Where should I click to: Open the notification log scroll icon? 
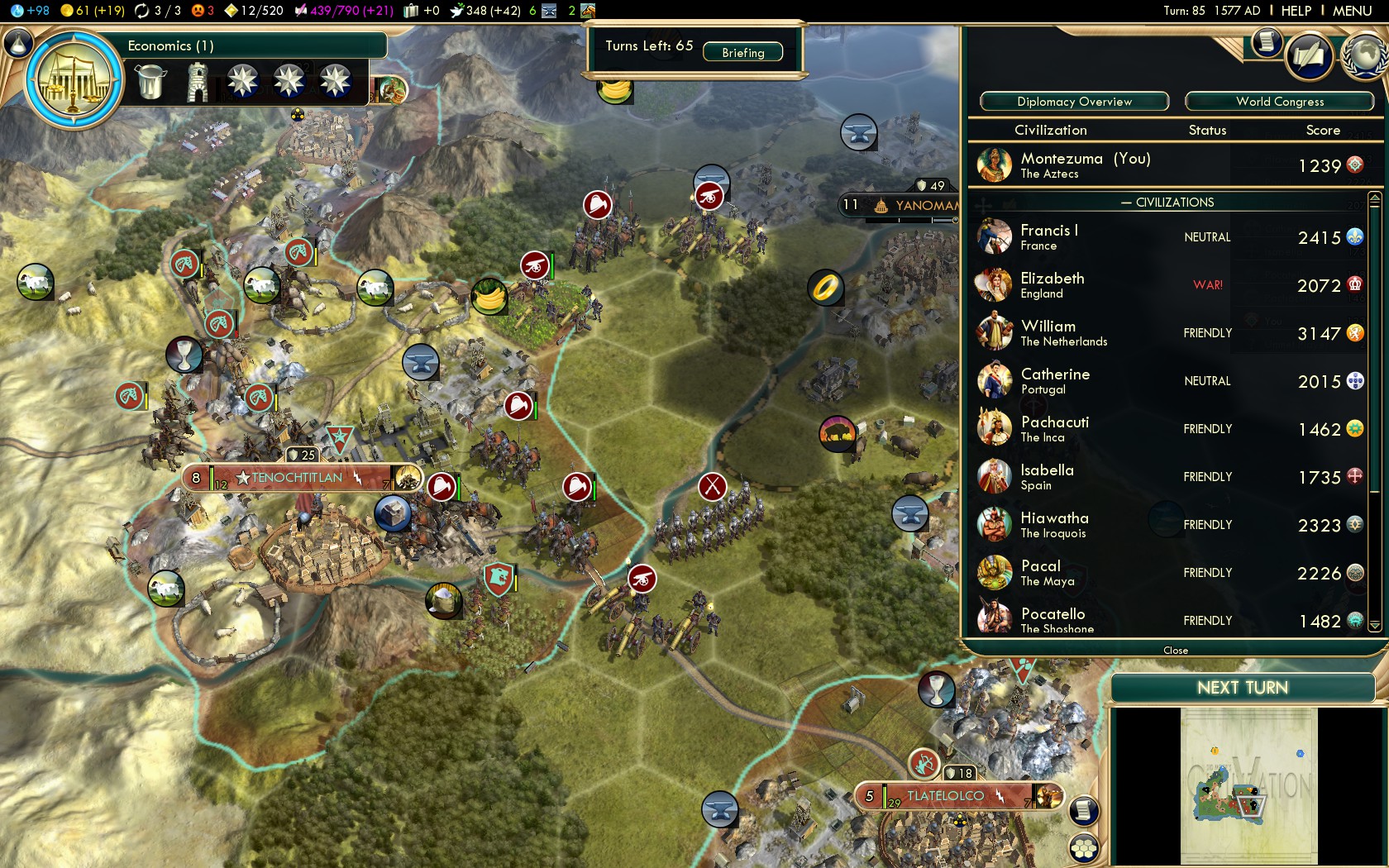tap(1266, 42)
